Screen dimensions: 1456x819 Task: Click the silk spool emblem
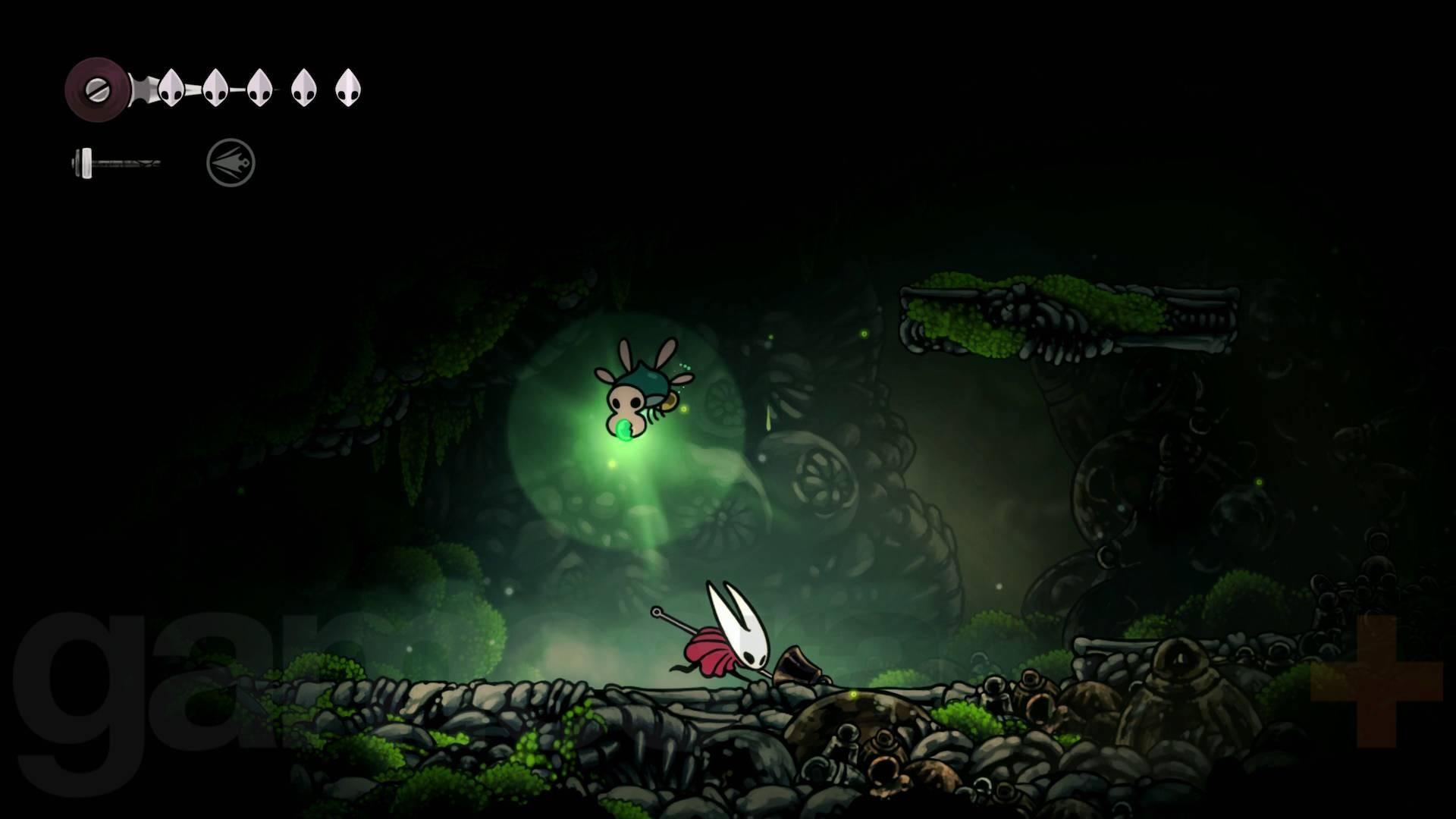click(x=97, y=89)
